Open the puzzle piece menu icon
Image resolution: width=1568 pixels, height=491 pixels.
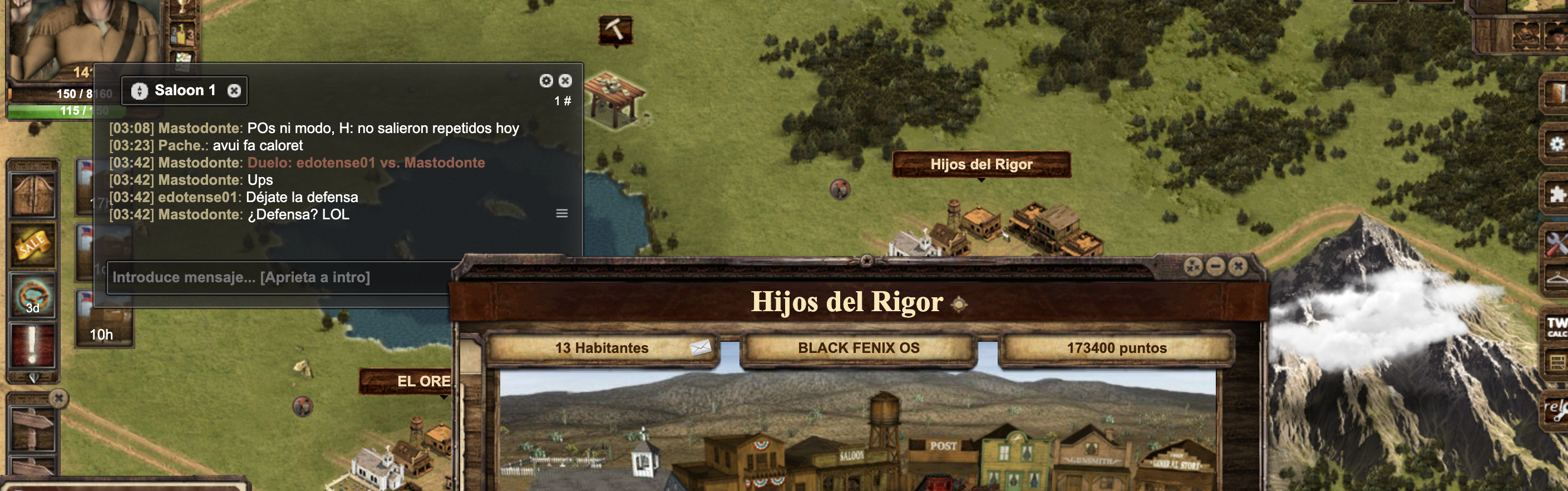pos(1556,194)
